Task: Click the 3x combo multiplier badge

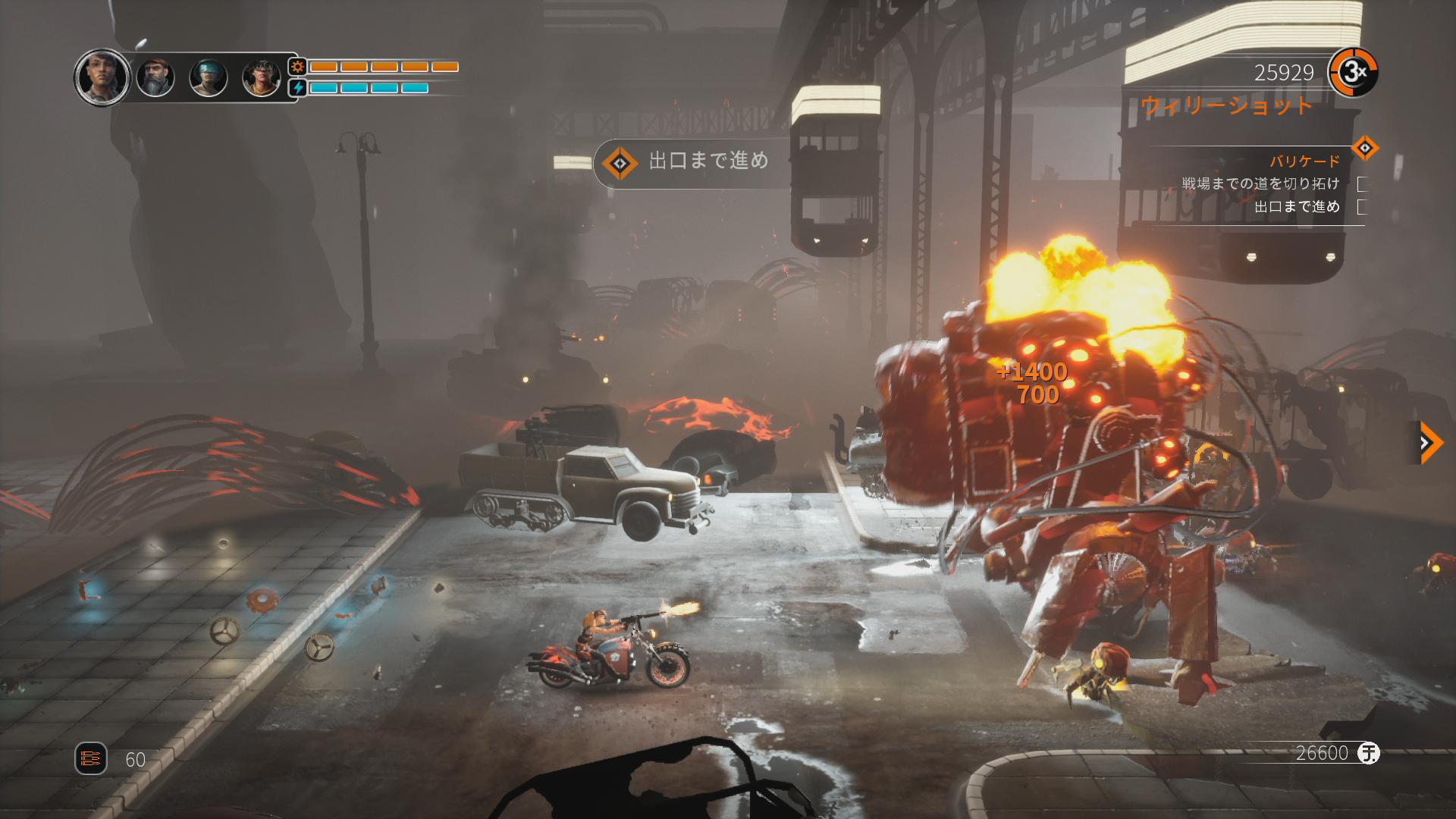Action: [1354, 73]
